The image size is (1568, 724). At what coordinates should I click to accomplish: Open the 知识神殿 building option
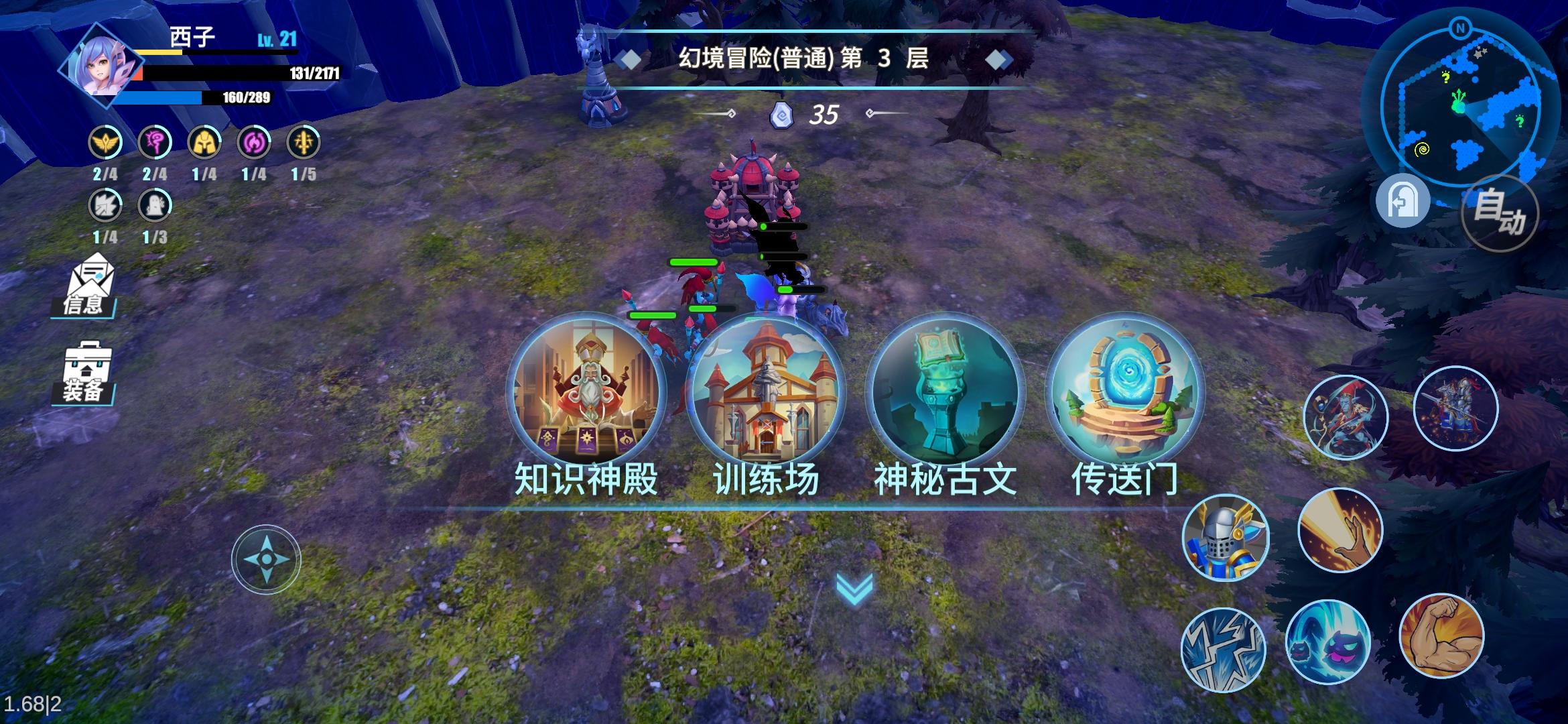pos(588,398)
